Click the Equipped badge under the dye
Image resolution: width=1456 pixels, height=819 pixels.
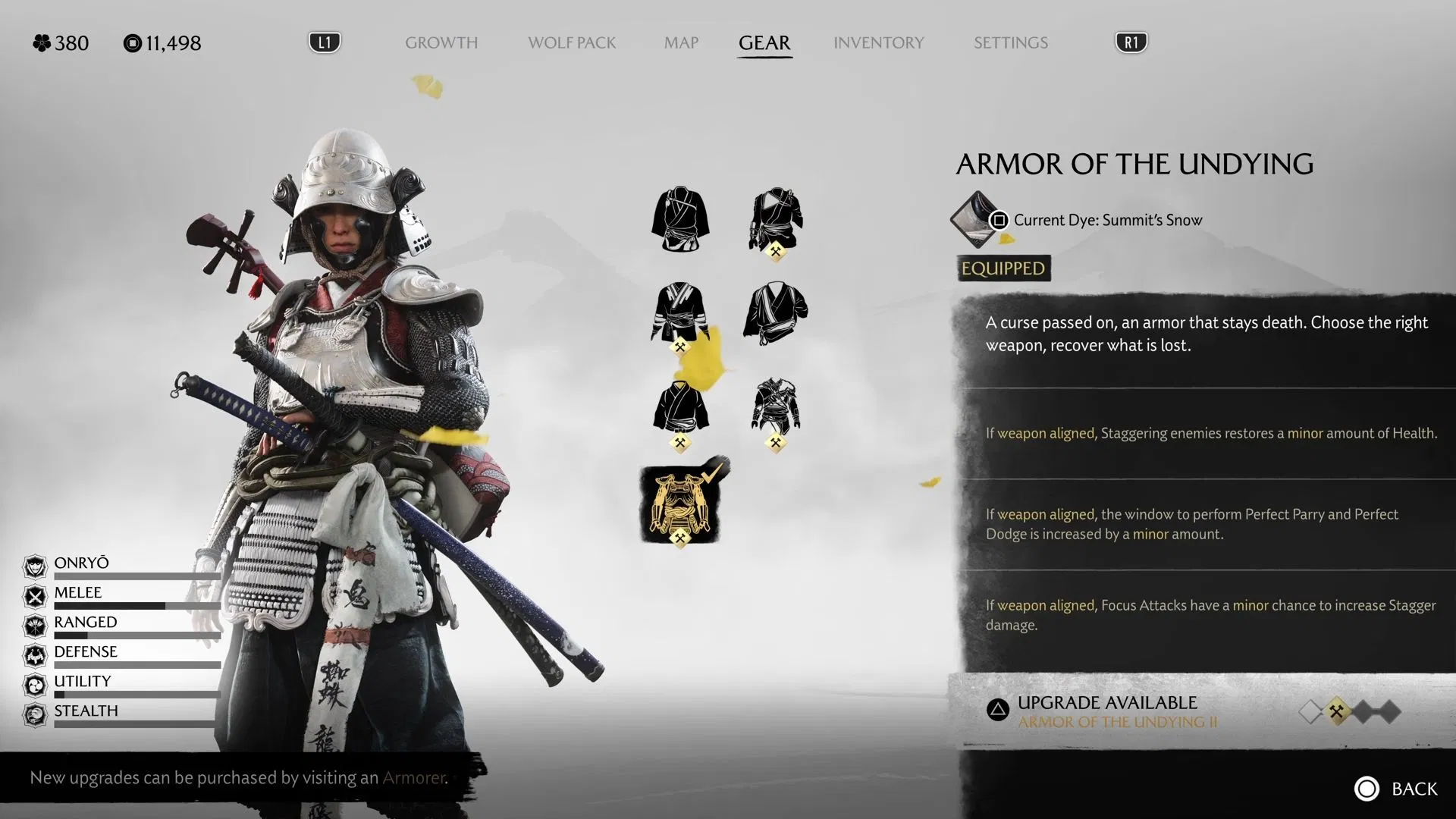click(1003, 268)
